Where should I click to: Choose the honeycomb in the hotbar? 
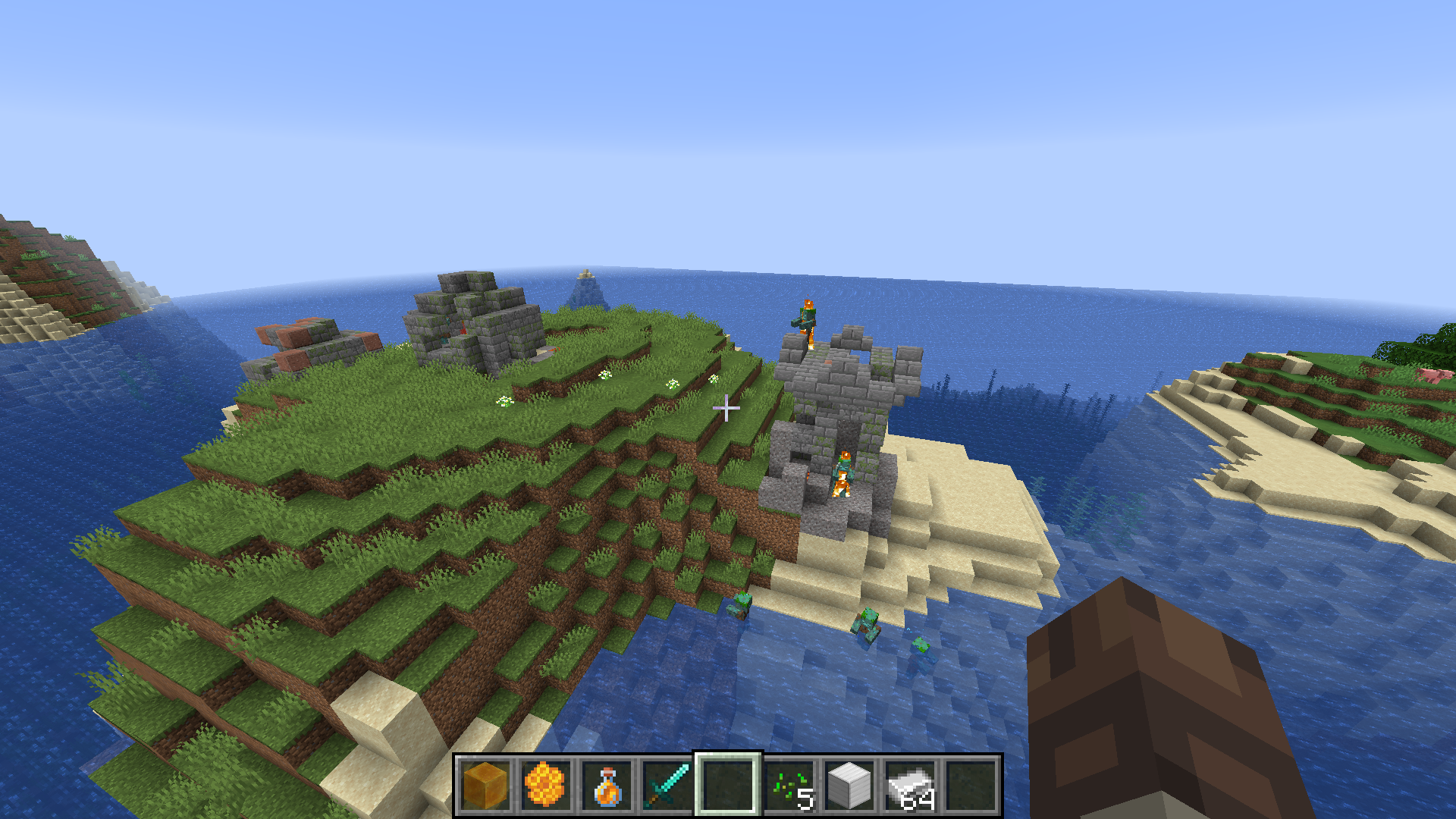545,786
